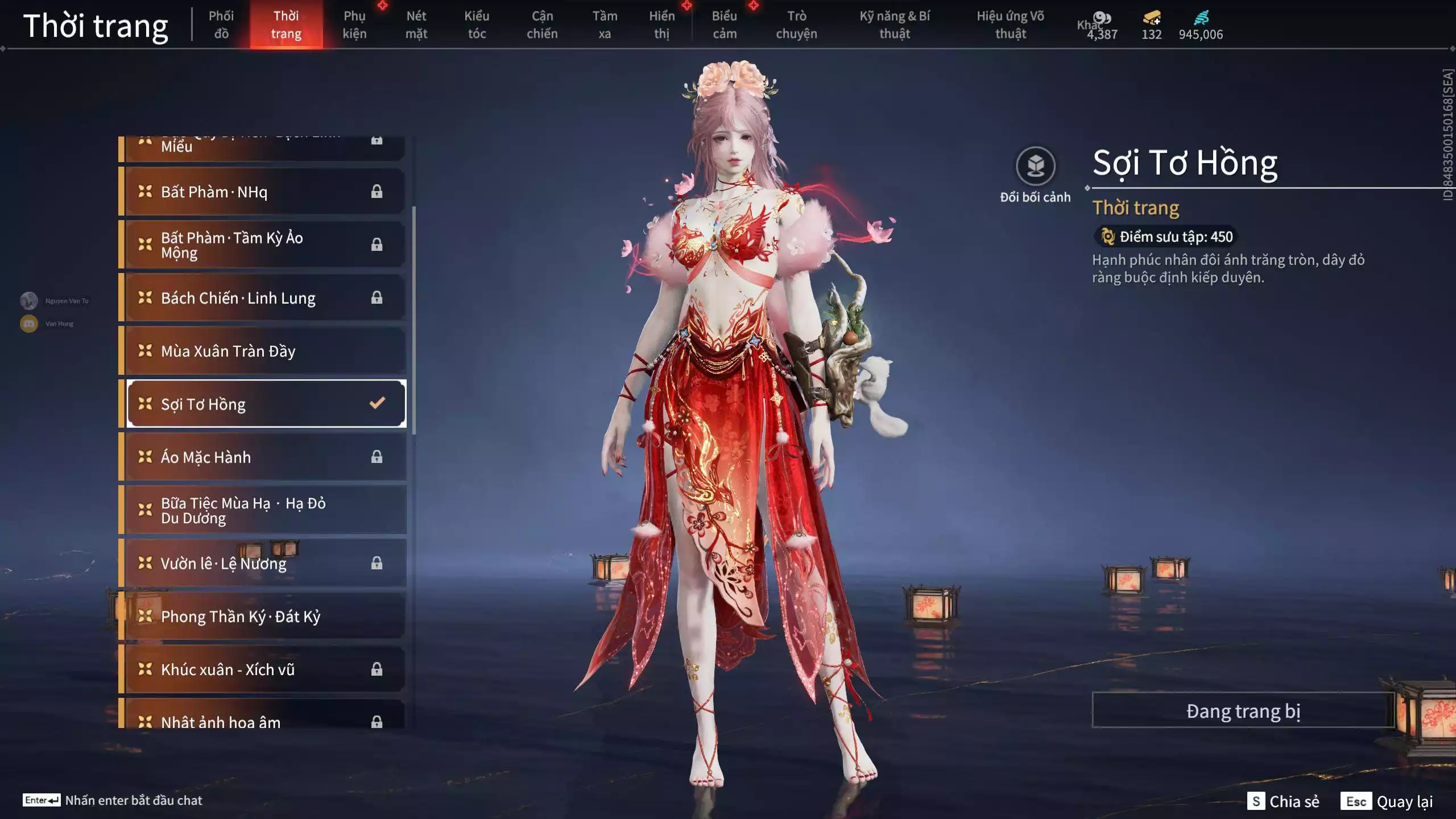1456x819 pixels.
Task: Click the Đang trang bị button
Action: pyautogui.click(x=1243, y=711)
